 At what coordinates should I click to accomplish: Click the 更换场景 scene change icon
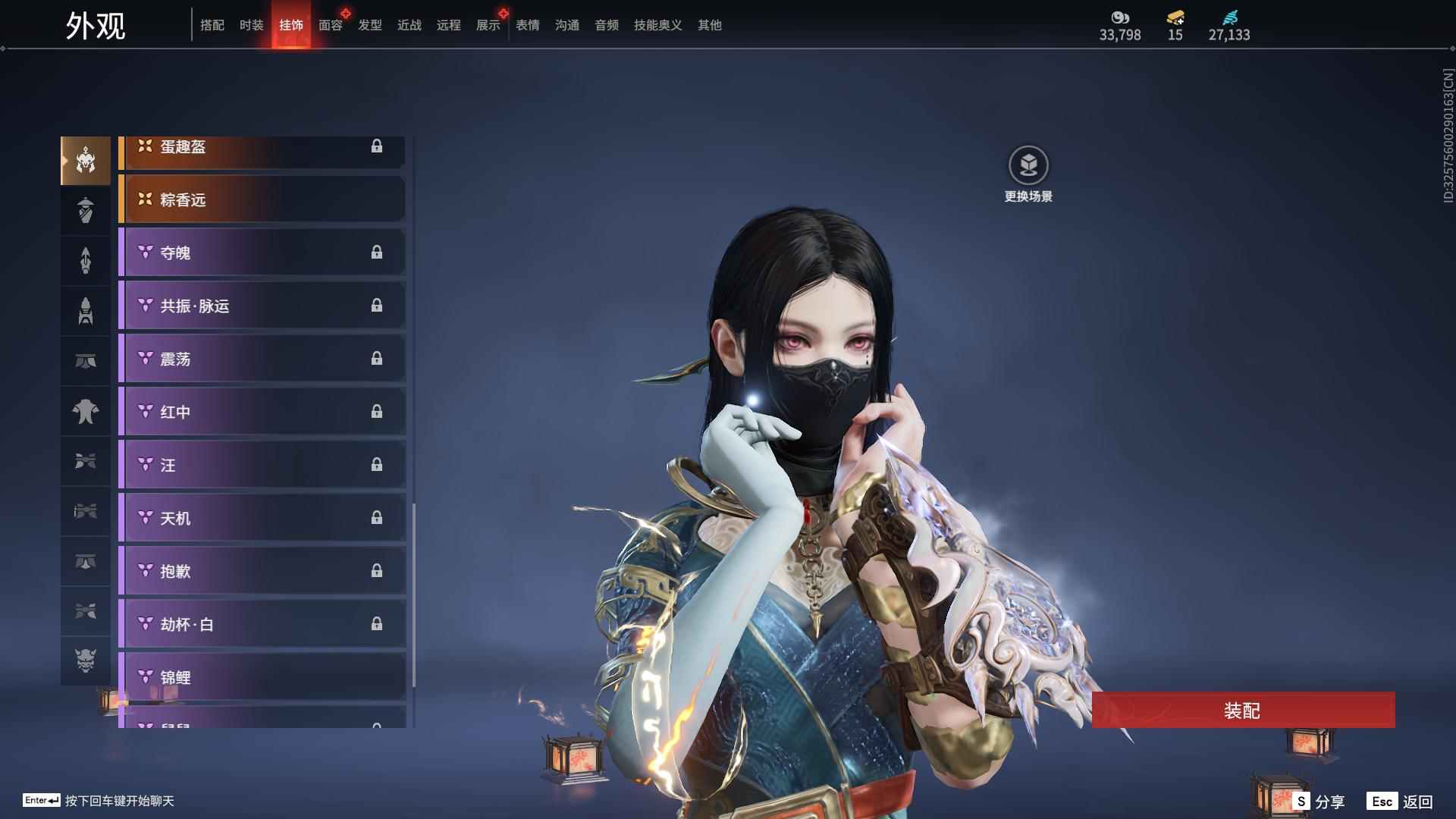1028,165
